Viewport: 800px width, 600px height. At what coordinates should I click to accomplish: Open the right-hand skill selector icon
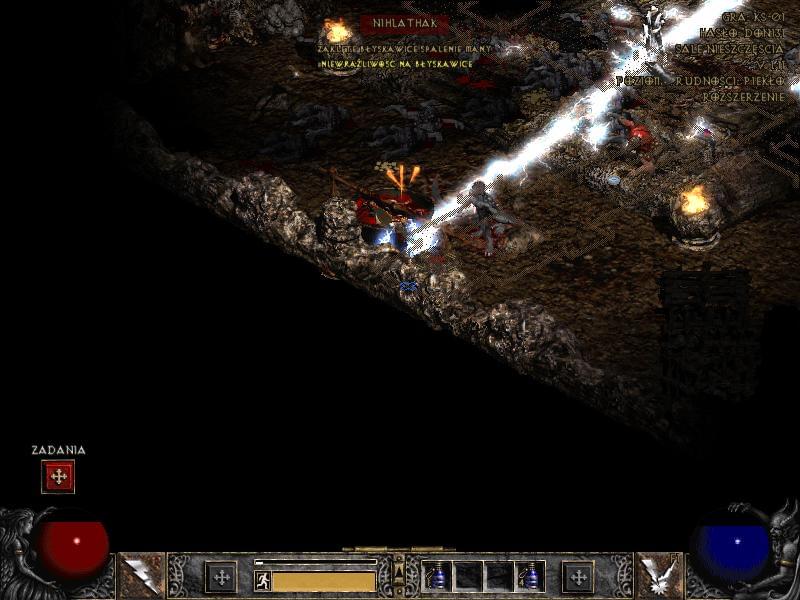[x=659, y=576]
